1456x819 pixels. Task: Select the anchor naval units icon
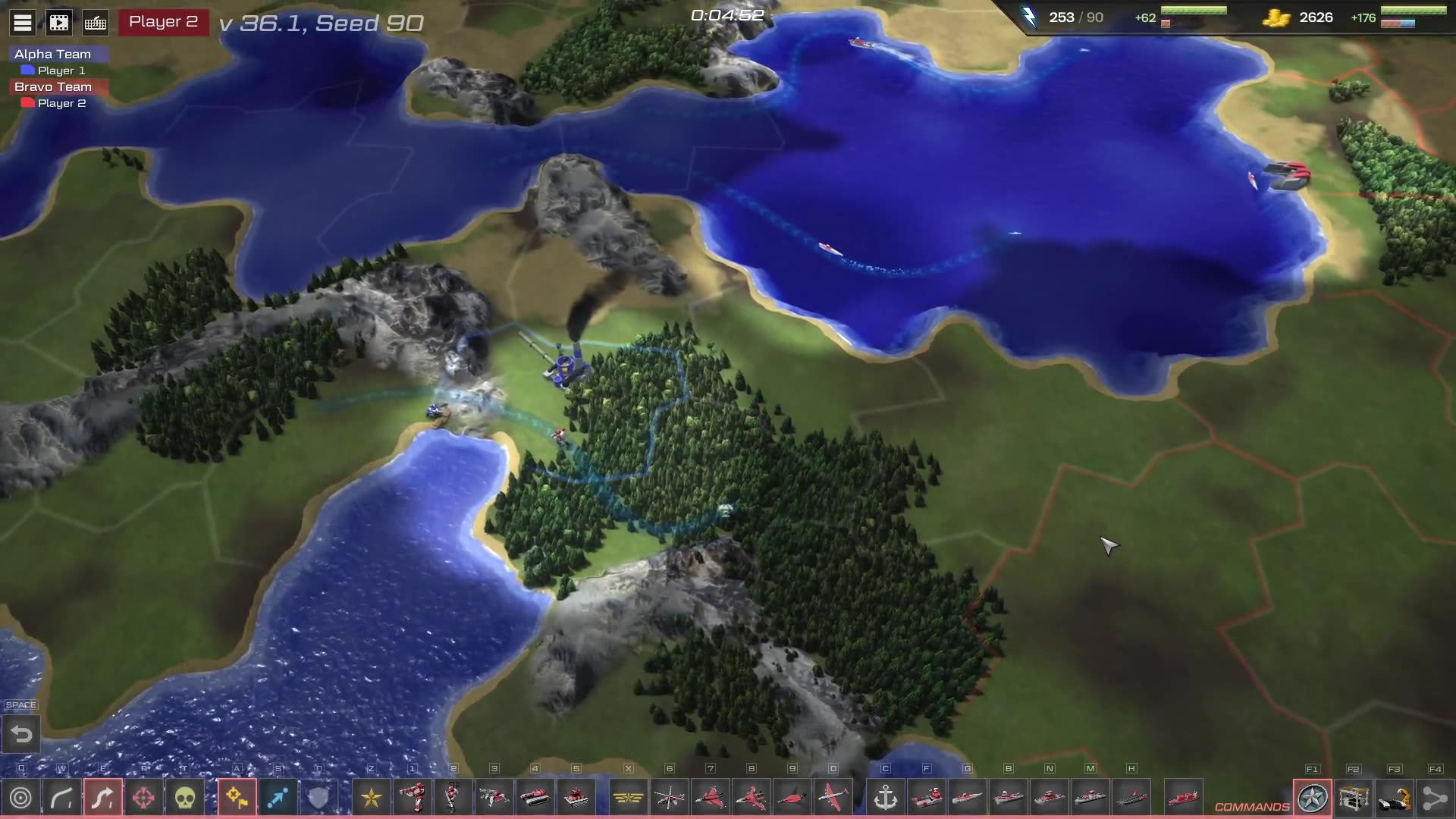click(x=886, y=798)
